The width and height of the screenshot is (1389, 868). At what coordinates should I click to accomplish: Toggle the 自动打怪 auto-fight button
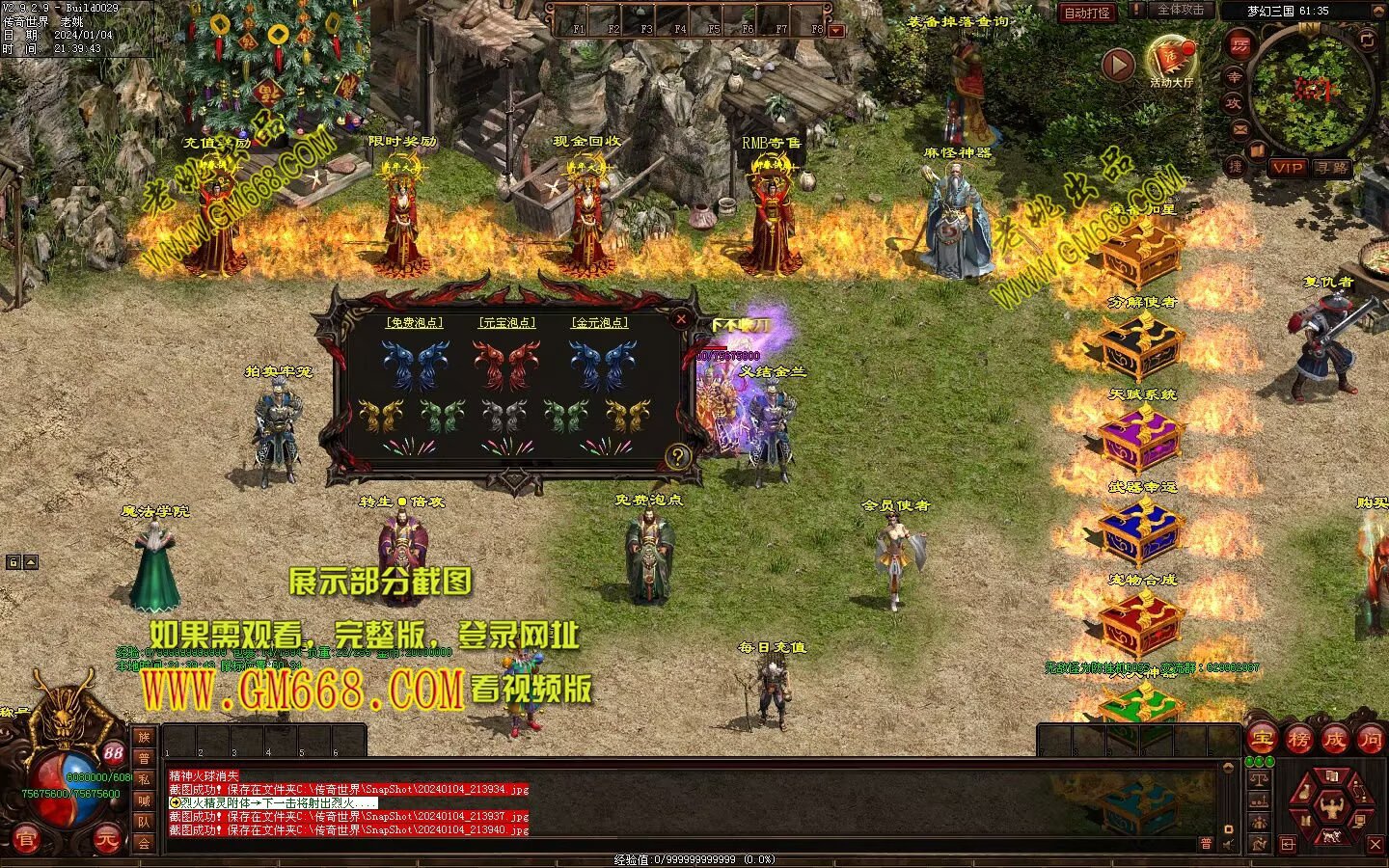1087,13
